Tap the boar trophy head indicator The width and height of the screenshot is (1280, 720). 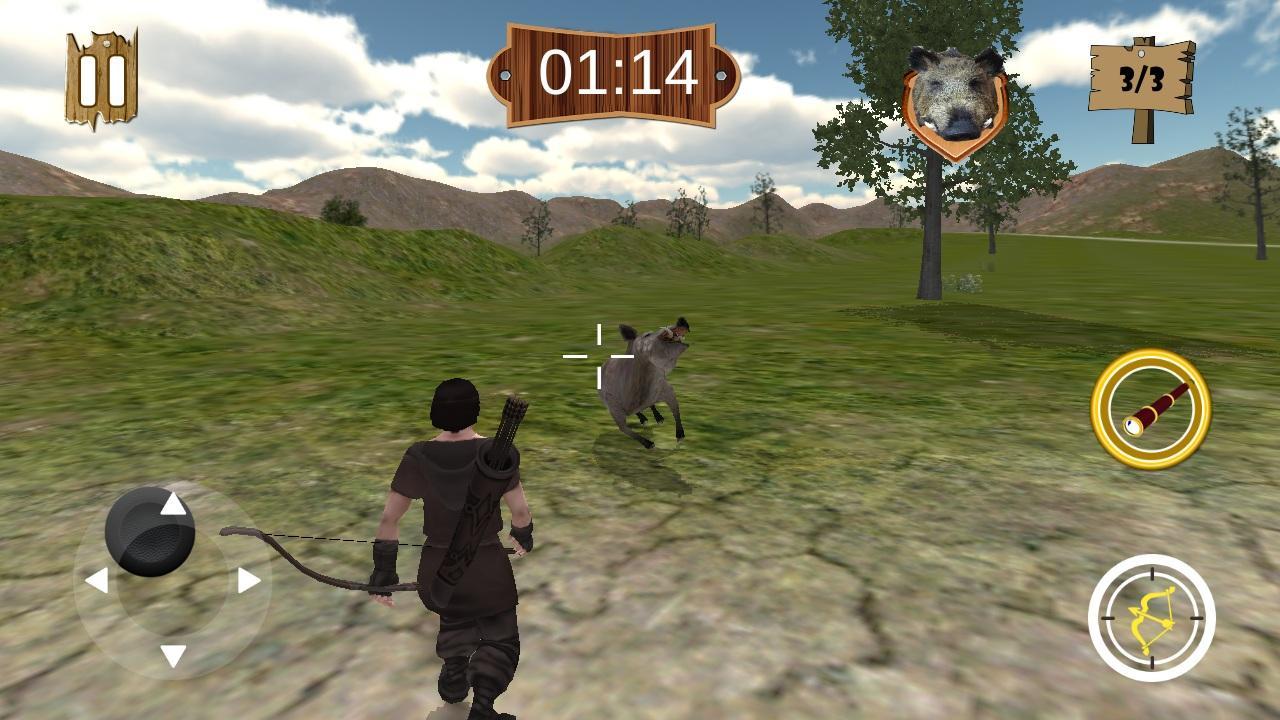click(954, 92)
